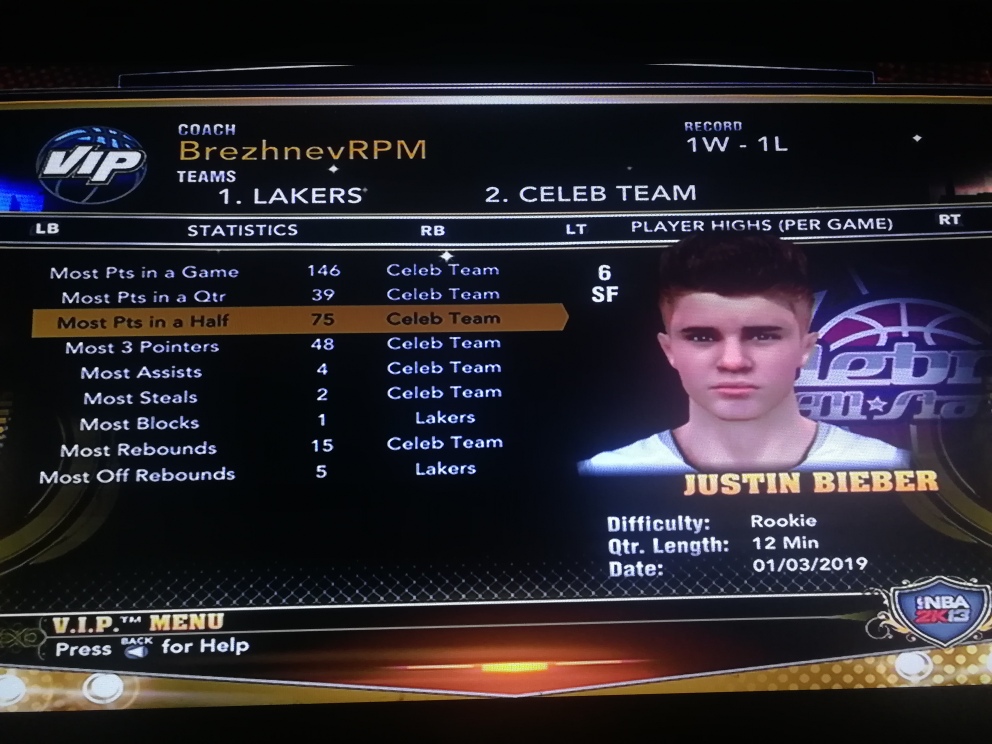Open the Player Highs (Per Game) tab
This screenshot has width=992, height=744.
tap(761, 225)
